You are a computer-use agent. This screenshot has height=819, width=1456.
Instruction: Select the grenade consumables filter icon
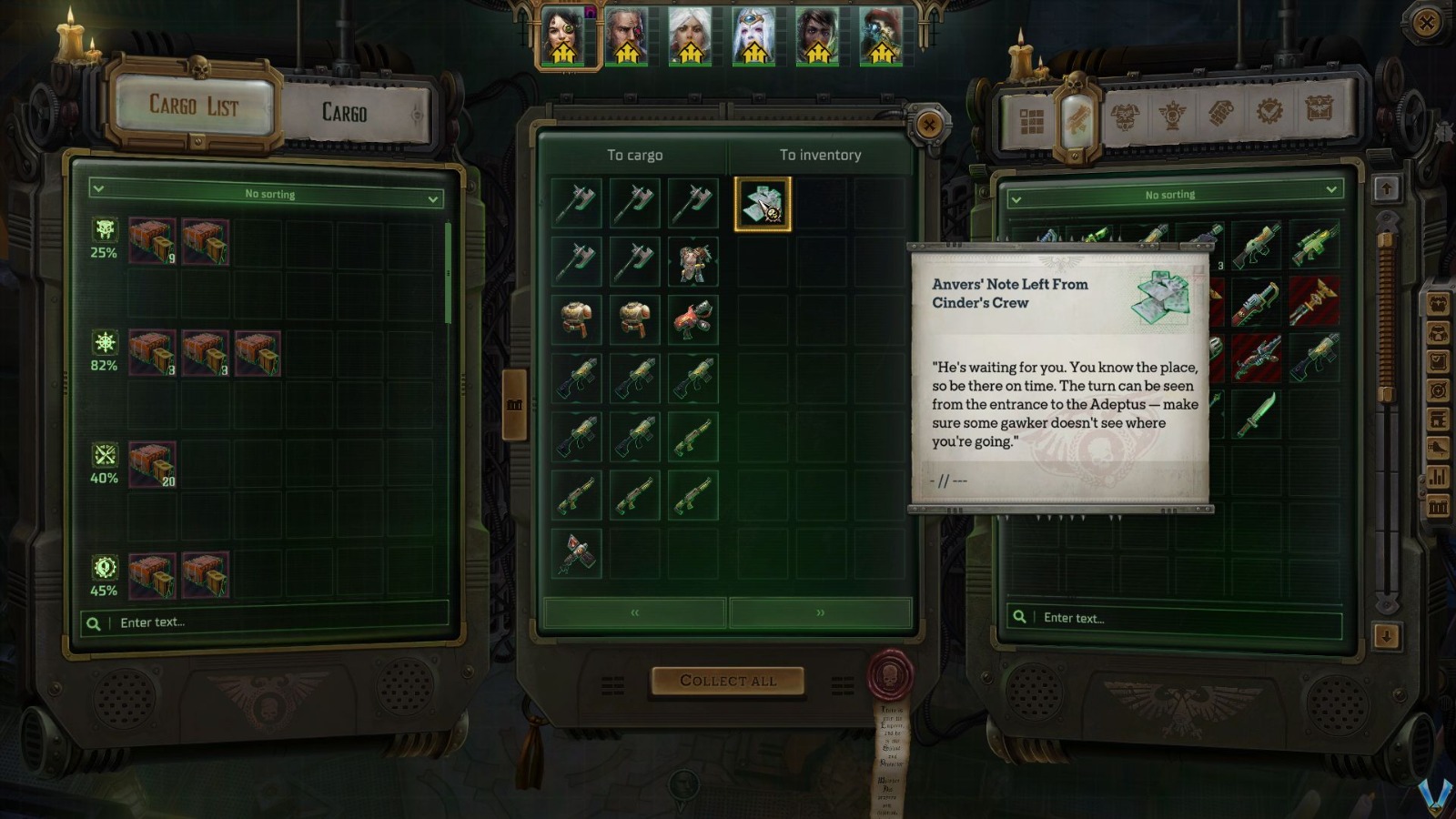1219,114
